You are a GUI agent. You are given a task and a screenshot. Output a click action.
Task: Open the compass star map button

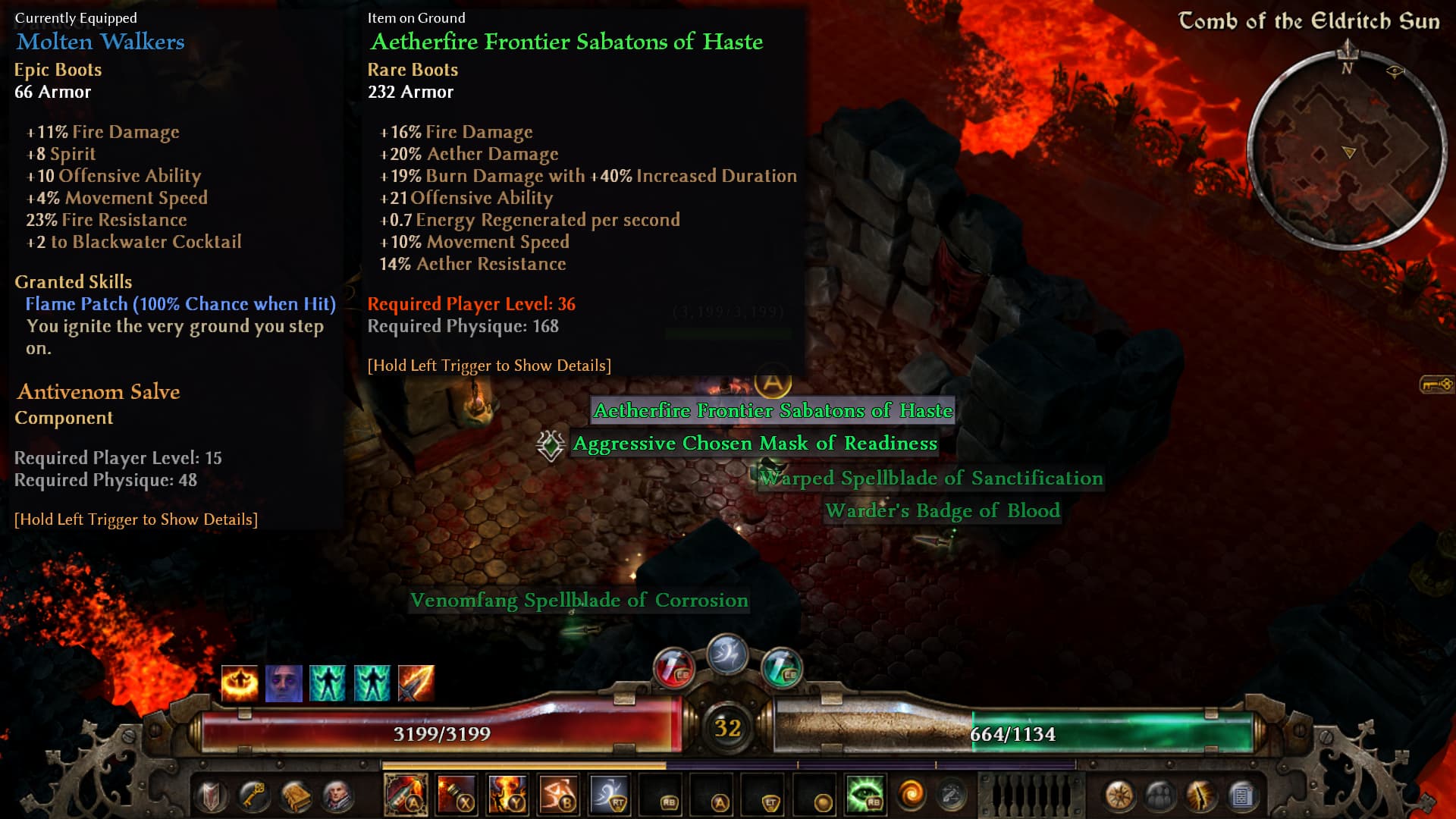(x=1119, y=795)
